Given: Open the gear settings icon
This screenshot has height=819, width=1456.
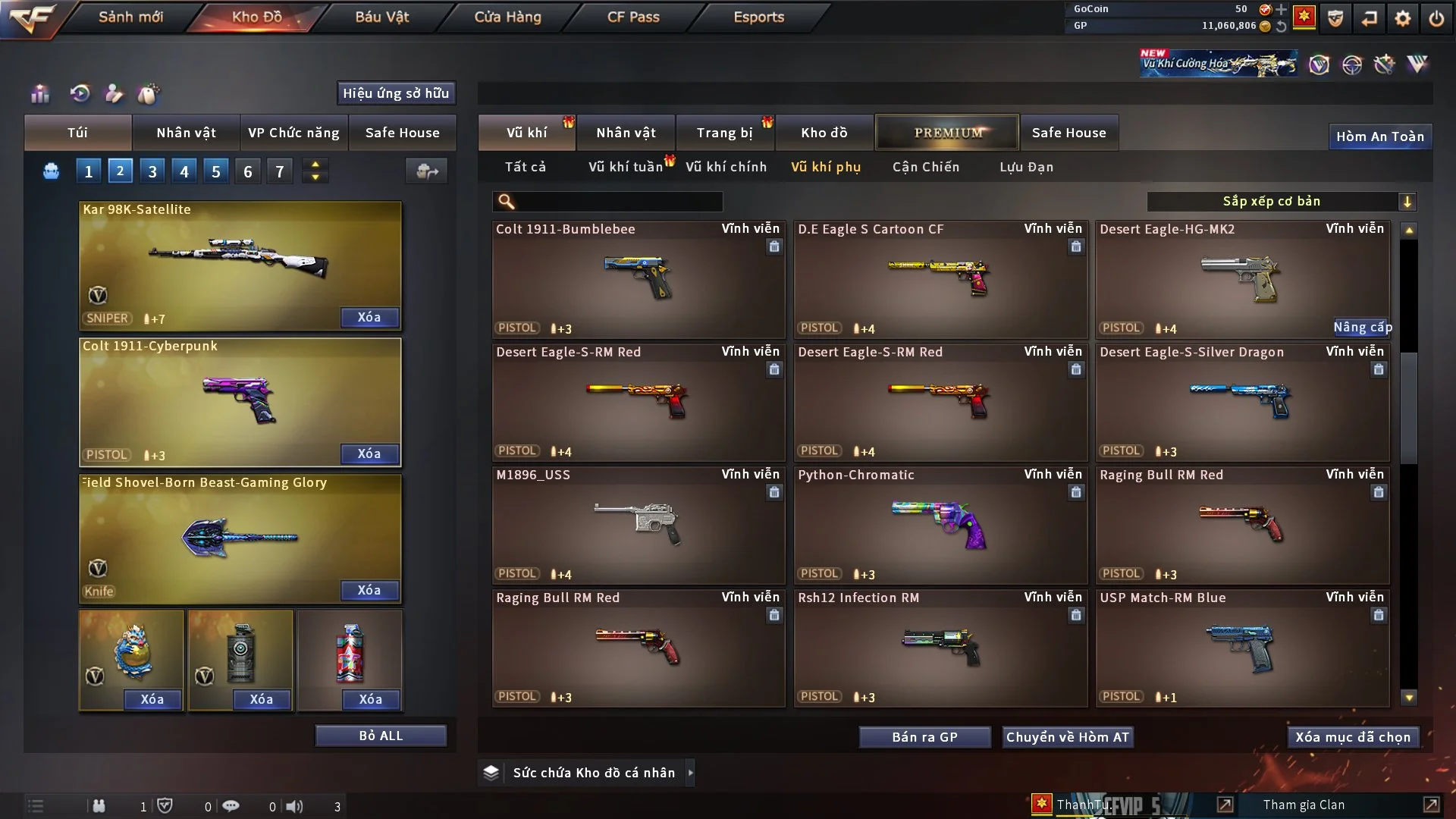Looking at the screenshot, I should coord(1402,18).
